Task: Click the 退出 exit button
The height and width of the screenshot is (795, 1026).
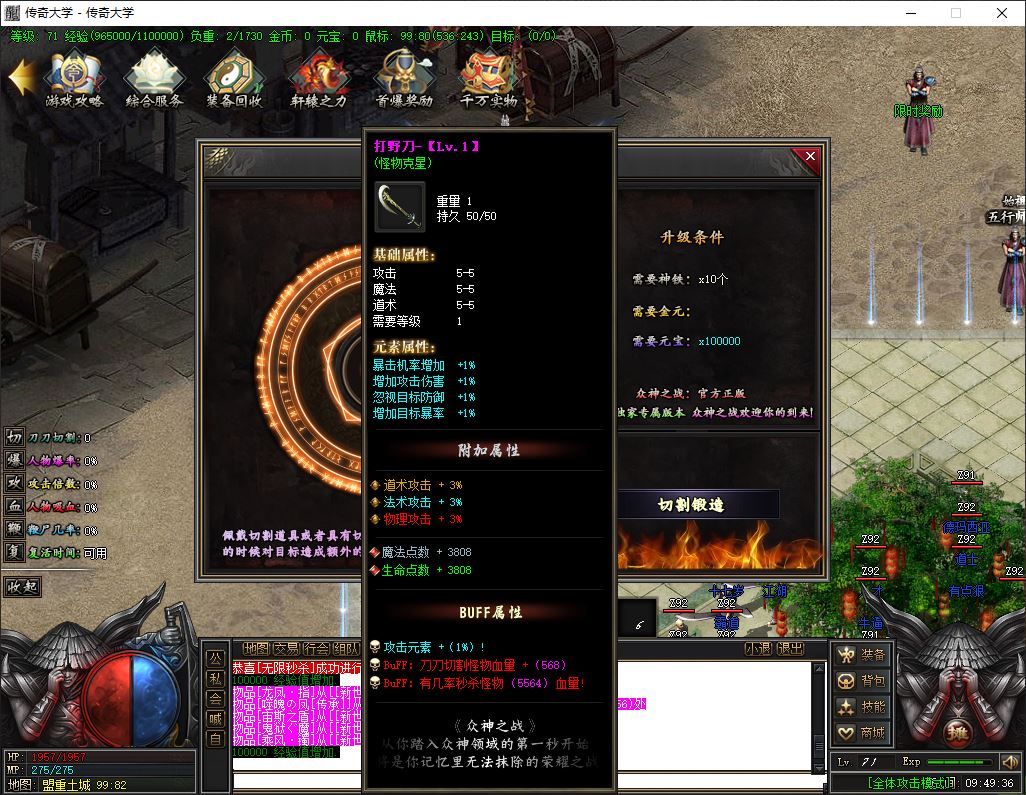Action: [790, 649]
